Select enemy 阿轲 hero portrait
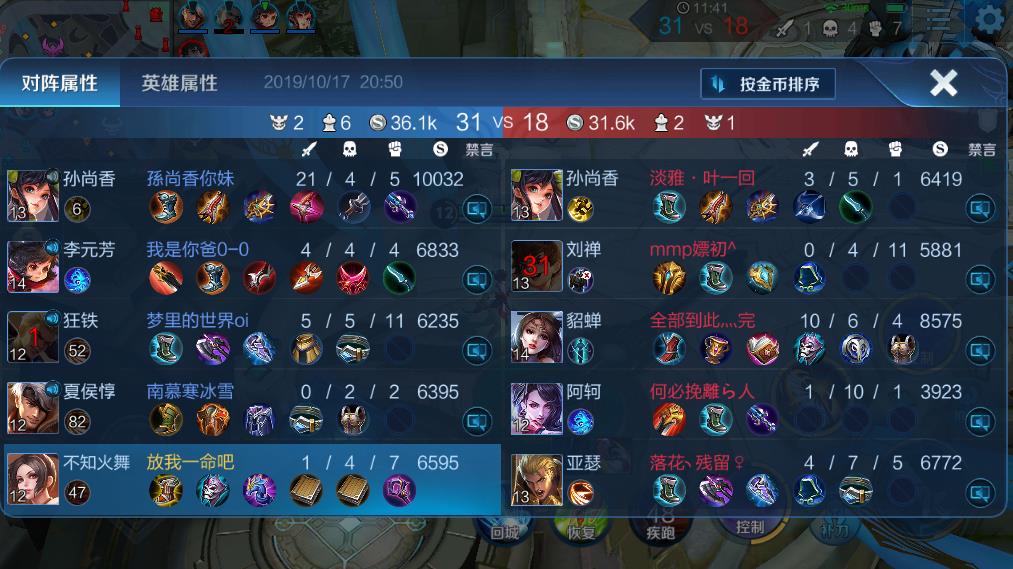Viewport: 1013px width, 569px height. pyautogui.click(x=537, y=408)
